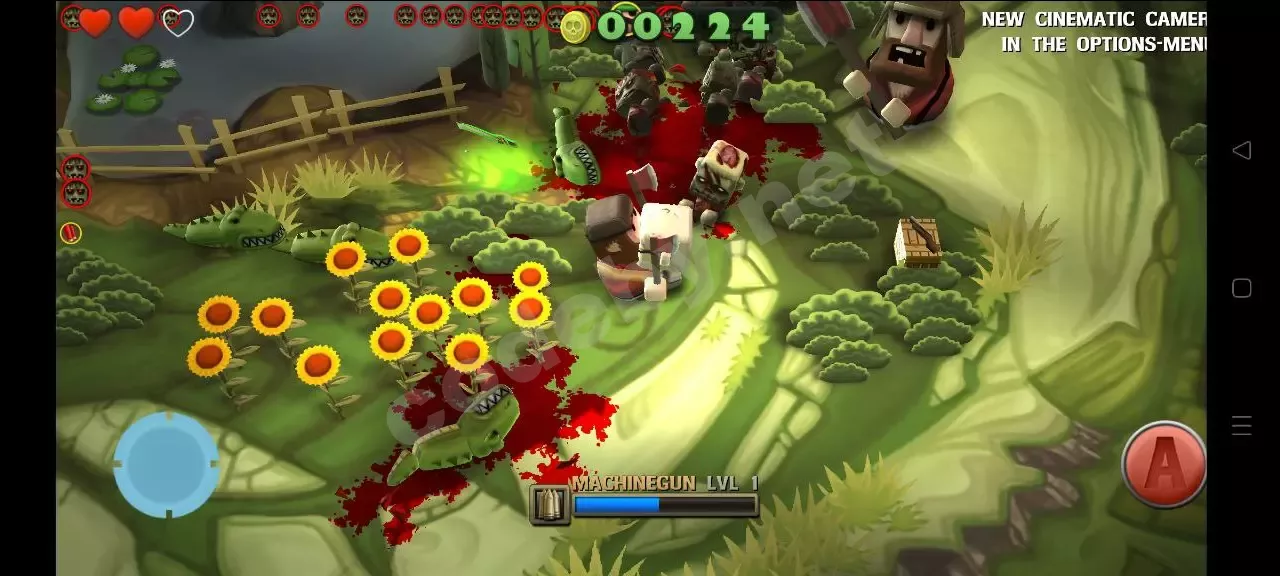
Task: Tap the Android back navigation triangle
Action: pos(1241,150)
